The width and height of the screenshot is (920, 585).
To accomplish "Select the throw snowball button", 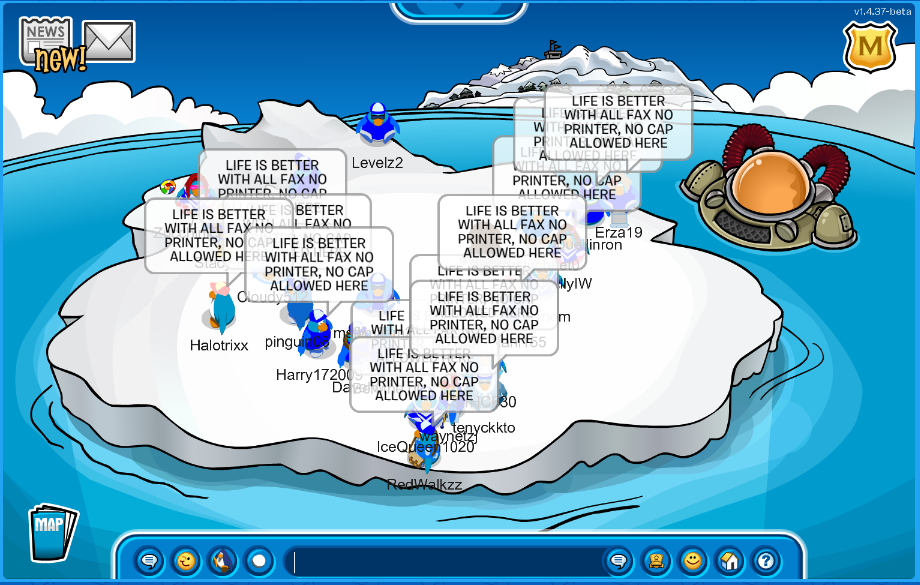I will (259, 561).
